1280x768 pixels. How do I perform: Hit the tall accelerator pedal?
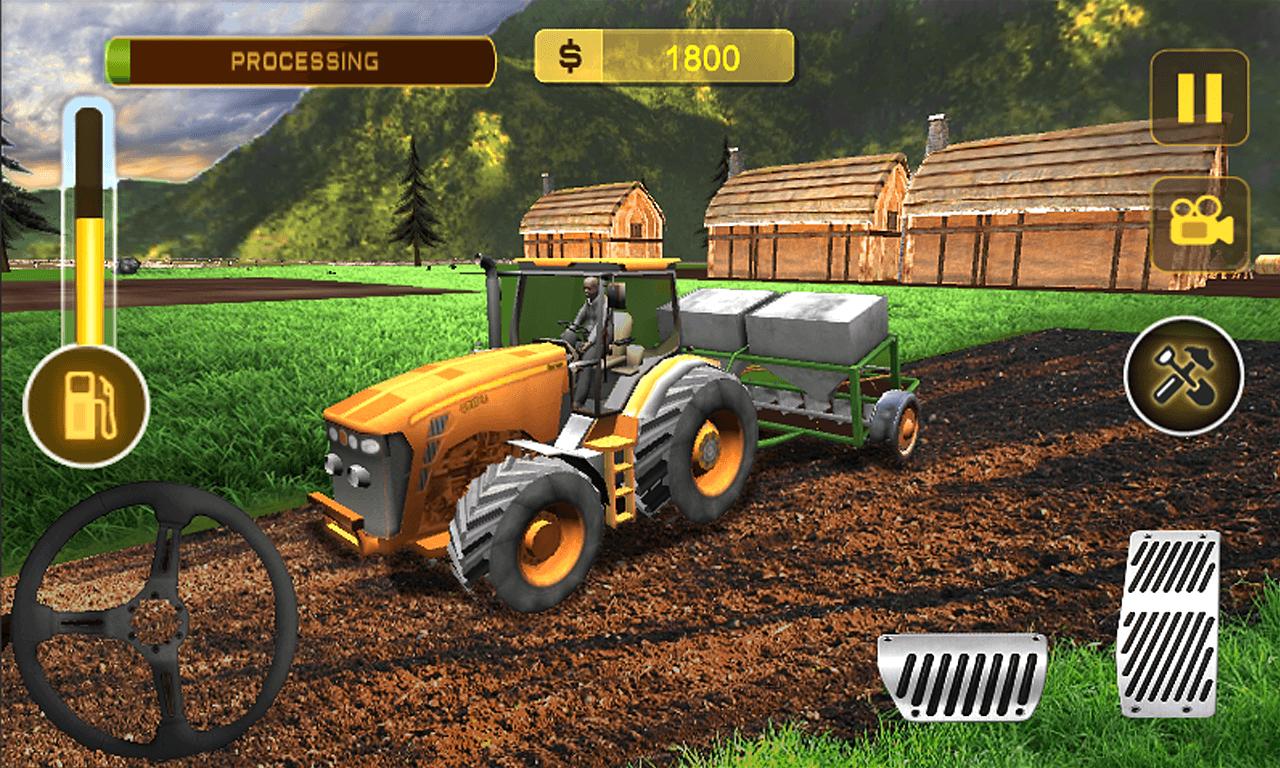[x=1168, y=622]
